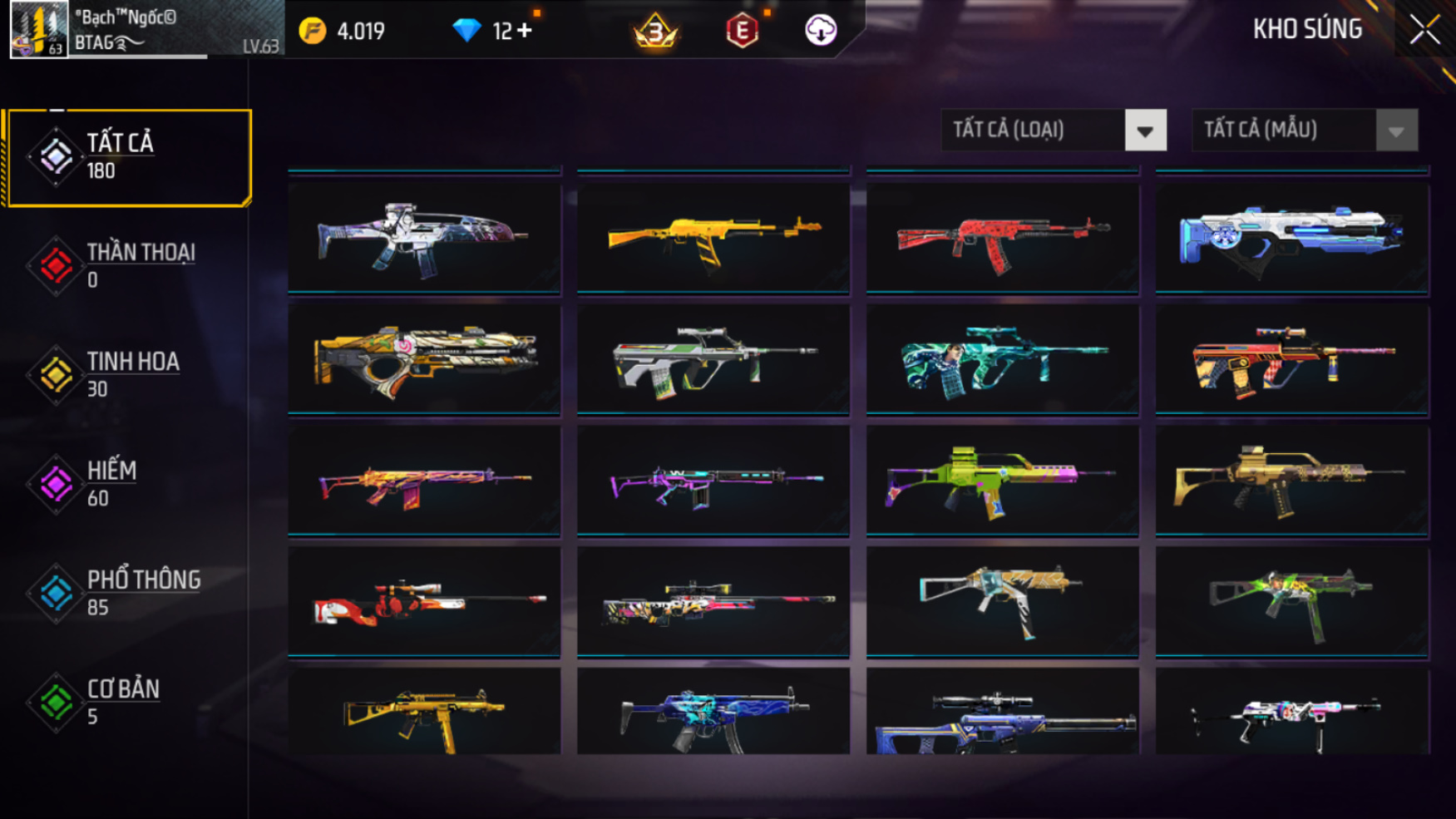Screen dimensions: 1456x819
Task: Tap the cloud download icon
Action: 821,31
